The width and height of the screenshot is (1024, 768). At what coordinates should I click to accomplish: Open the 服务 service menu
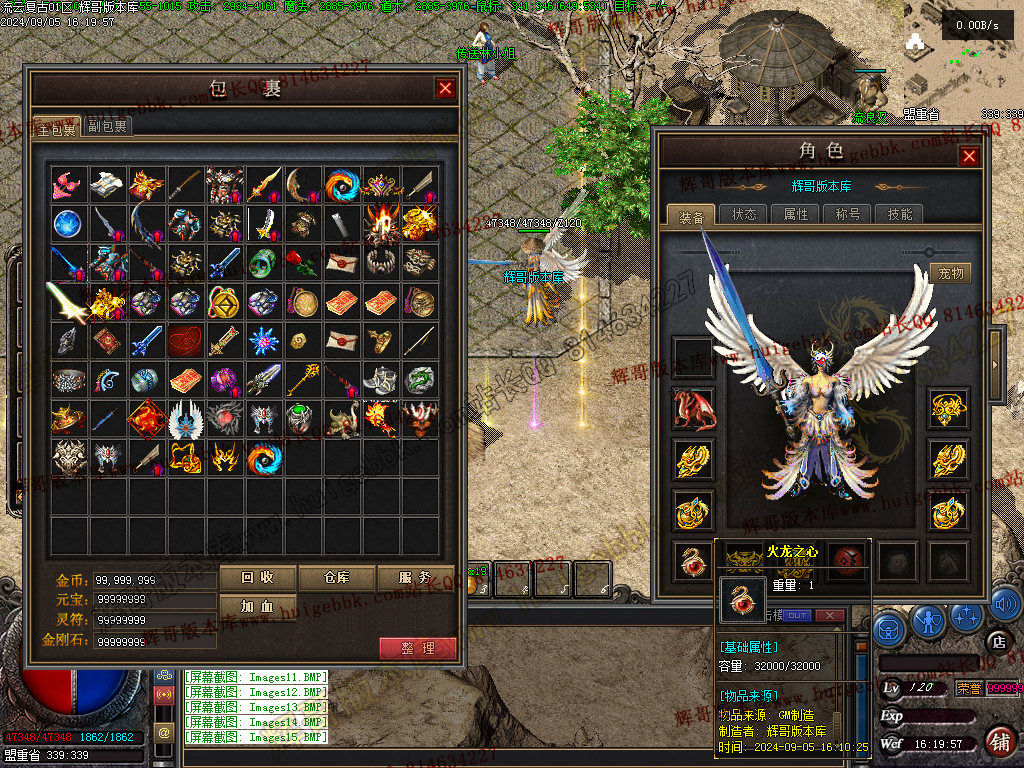pos(415,577)
